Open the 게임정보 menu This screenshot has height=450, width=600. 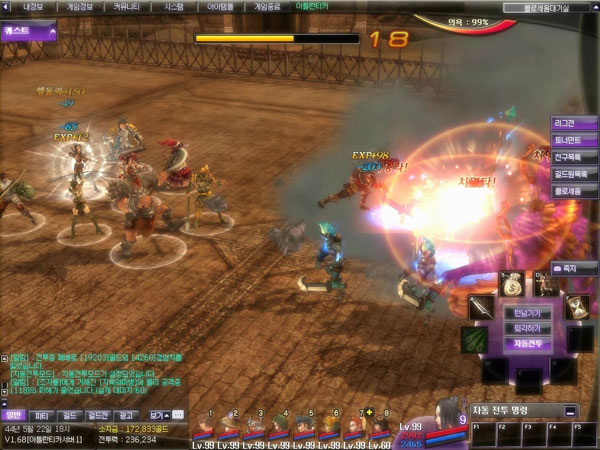(79, 6)
